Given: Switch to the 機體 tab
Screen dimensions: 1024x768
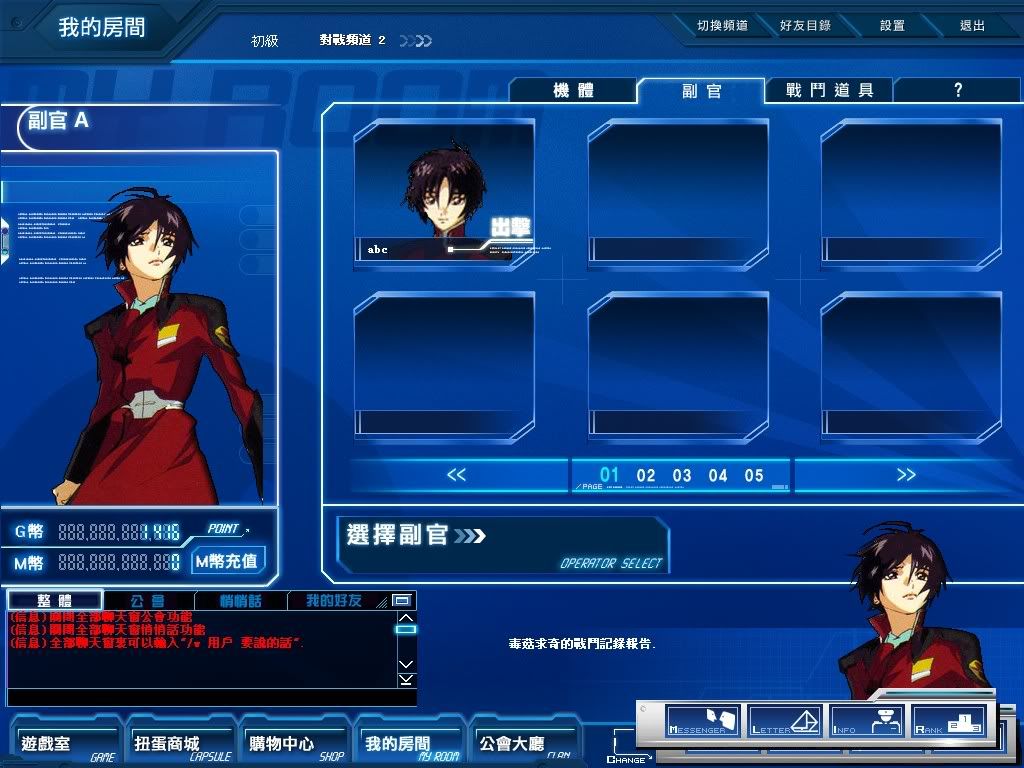Looking at the screenshot, I should 573,91.
